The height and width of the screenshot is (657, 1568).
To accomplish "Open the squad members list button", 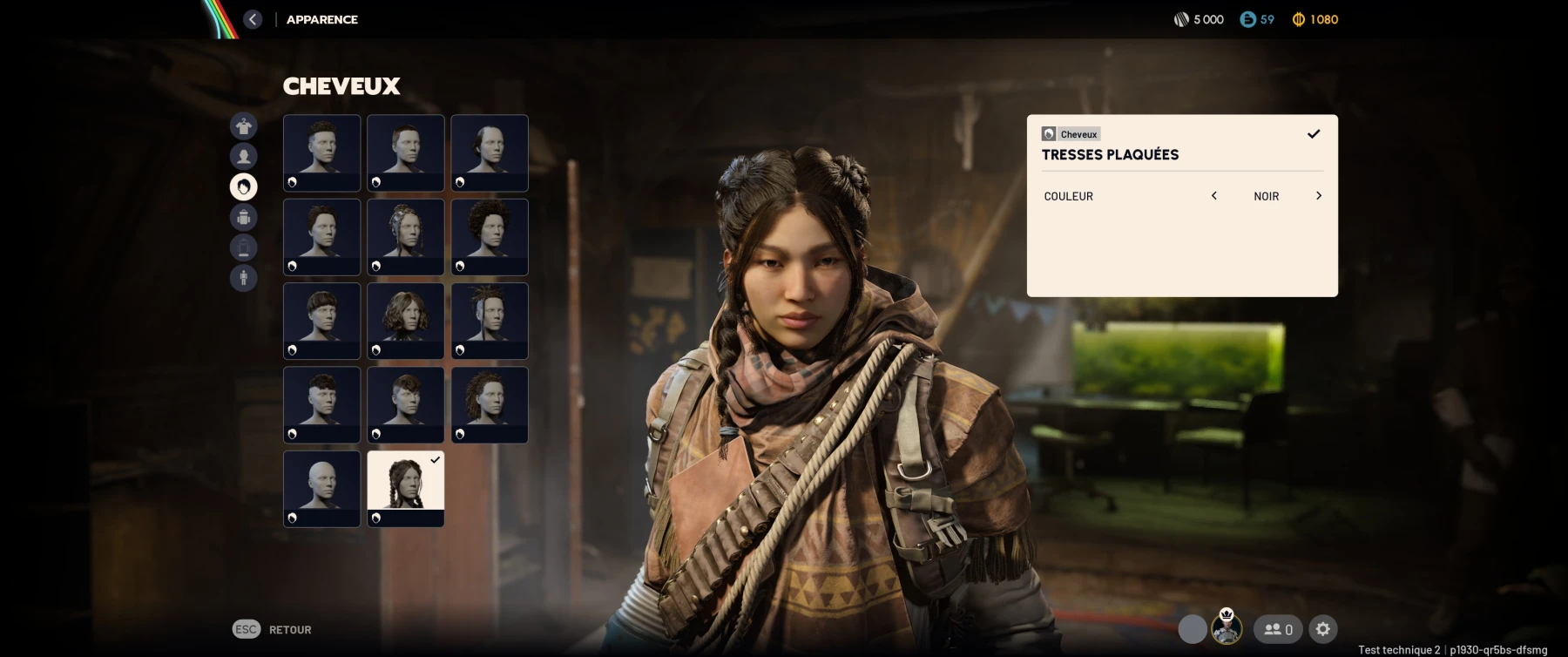I will click(x=1278, y=629).
